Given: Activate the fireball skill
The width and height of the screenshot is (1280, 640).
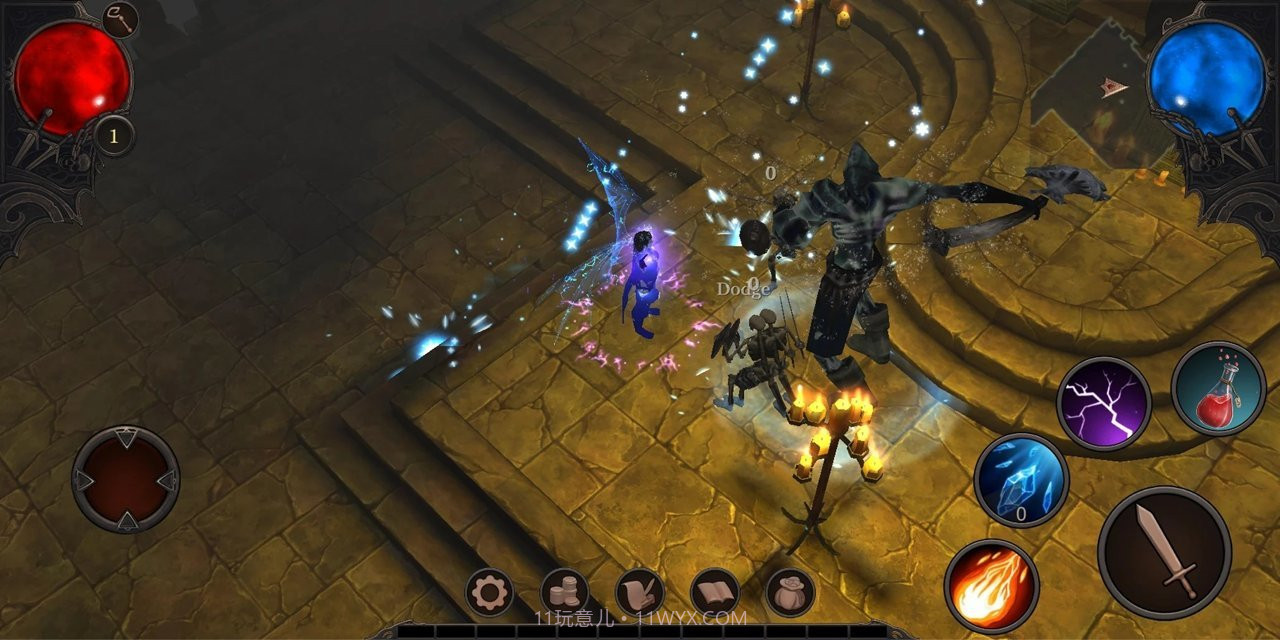Looking at the screenshot, I should coord(991,586).
